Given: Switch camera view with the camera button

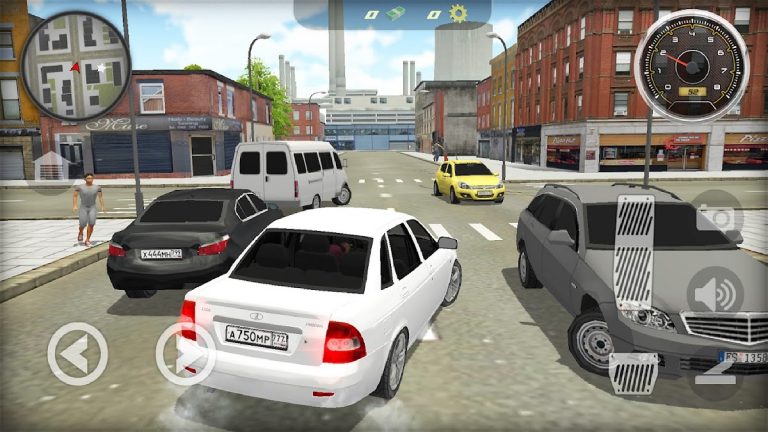Looking at the screenshot, I should coord(718,217).
